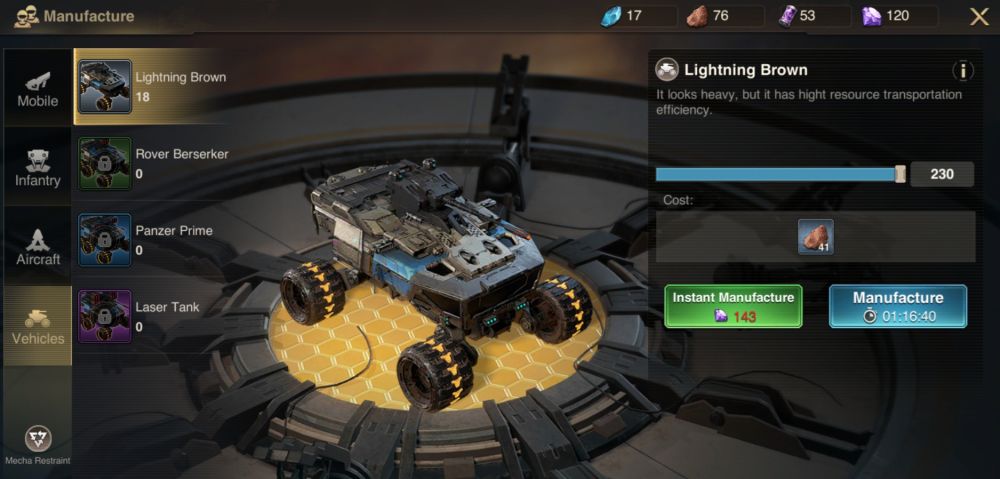
Task: Choose the Vehicles tab
Action: 38,325
